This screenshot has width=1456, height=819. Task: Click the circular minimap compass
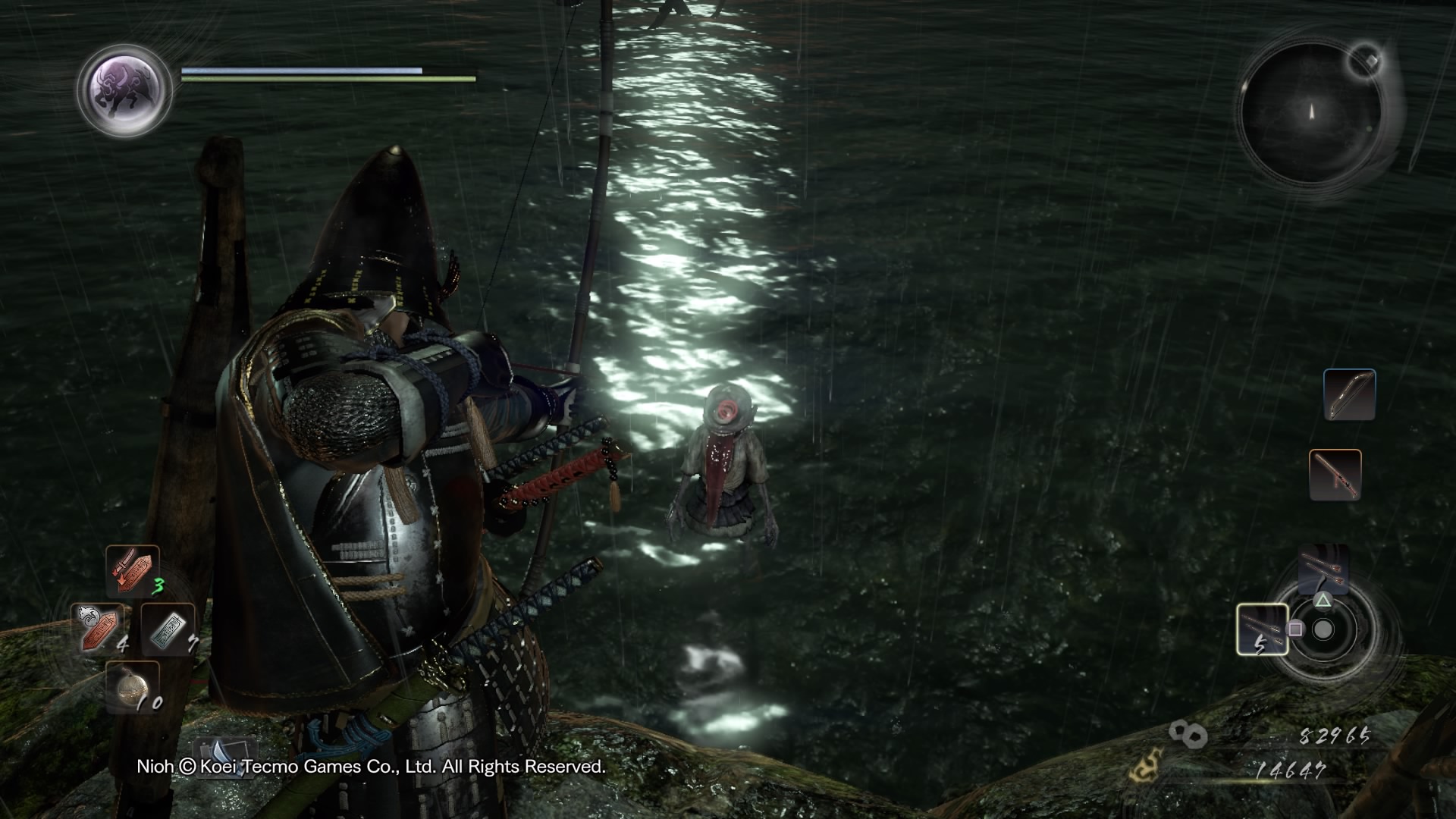point(1310,114)
